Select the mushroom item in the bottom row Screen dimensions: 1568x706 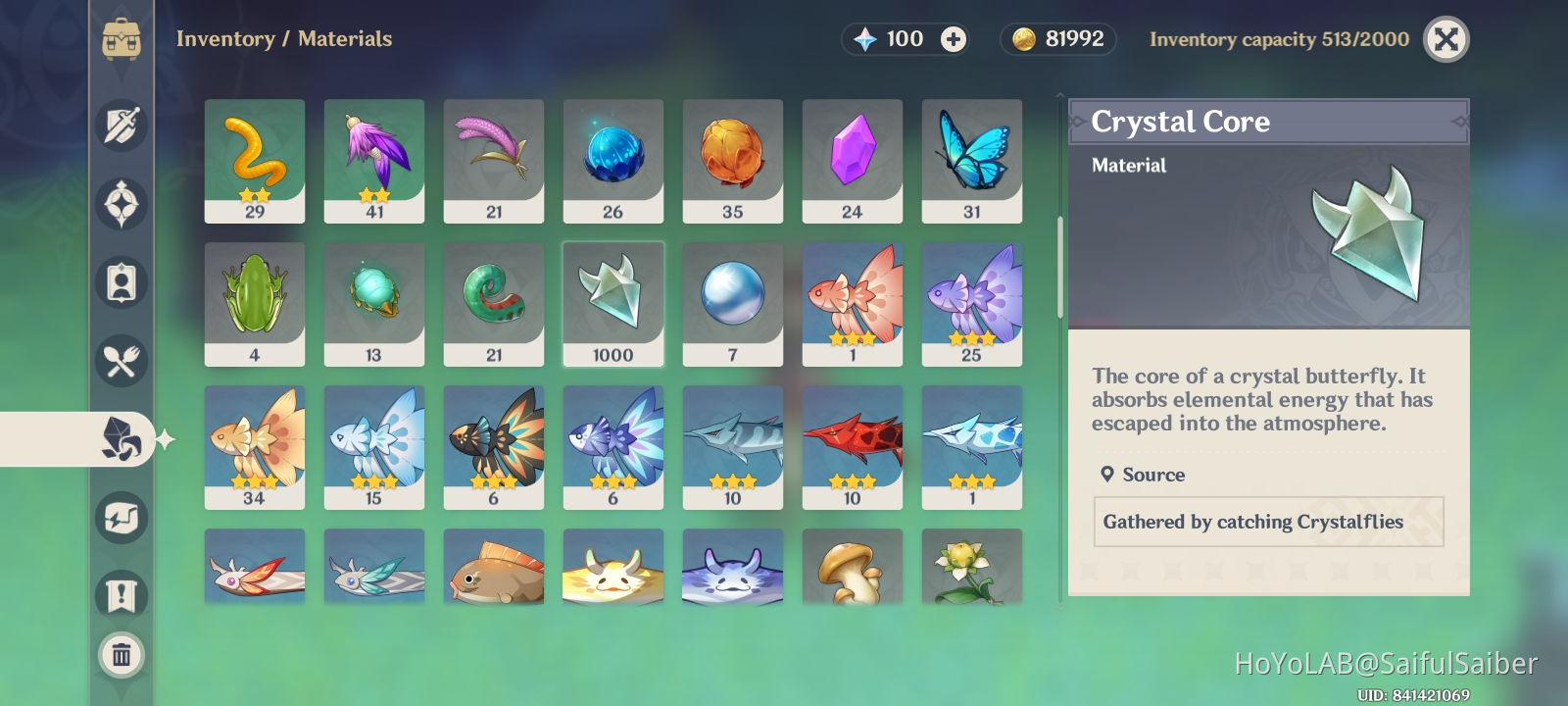(852, 567)
